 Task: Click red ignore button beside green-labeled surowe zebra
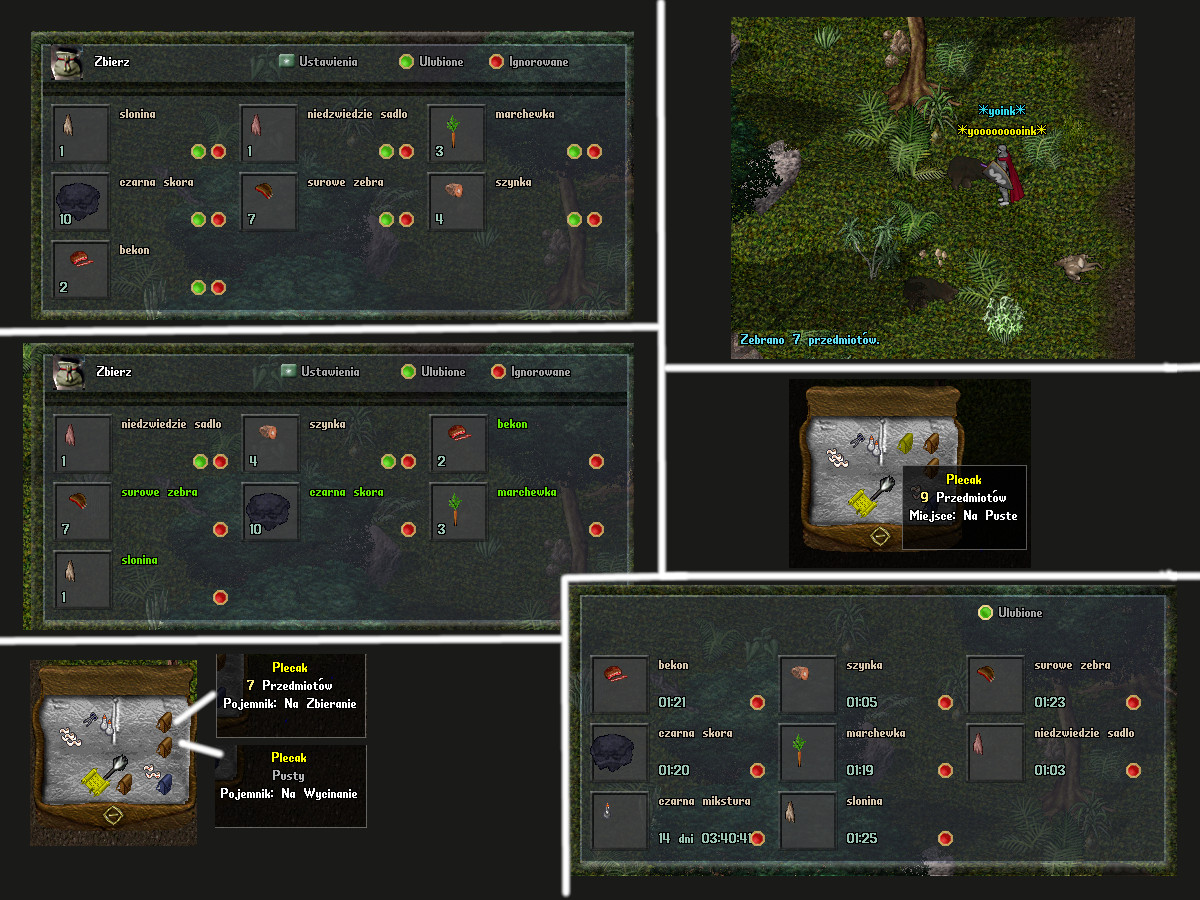[x=221, y=529]
